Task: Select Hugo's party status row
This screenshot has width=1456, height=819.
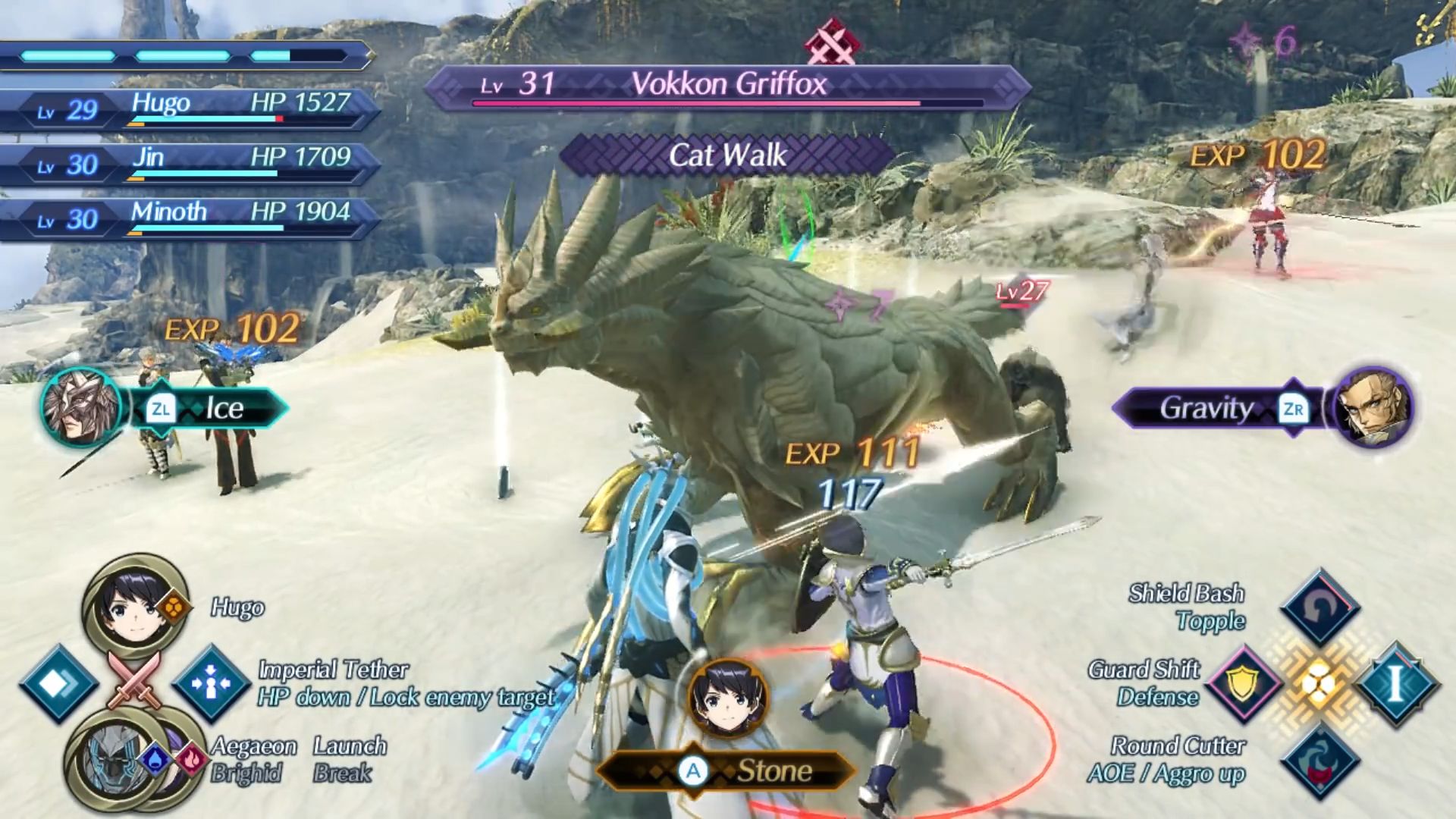Action: coord(190,109)
